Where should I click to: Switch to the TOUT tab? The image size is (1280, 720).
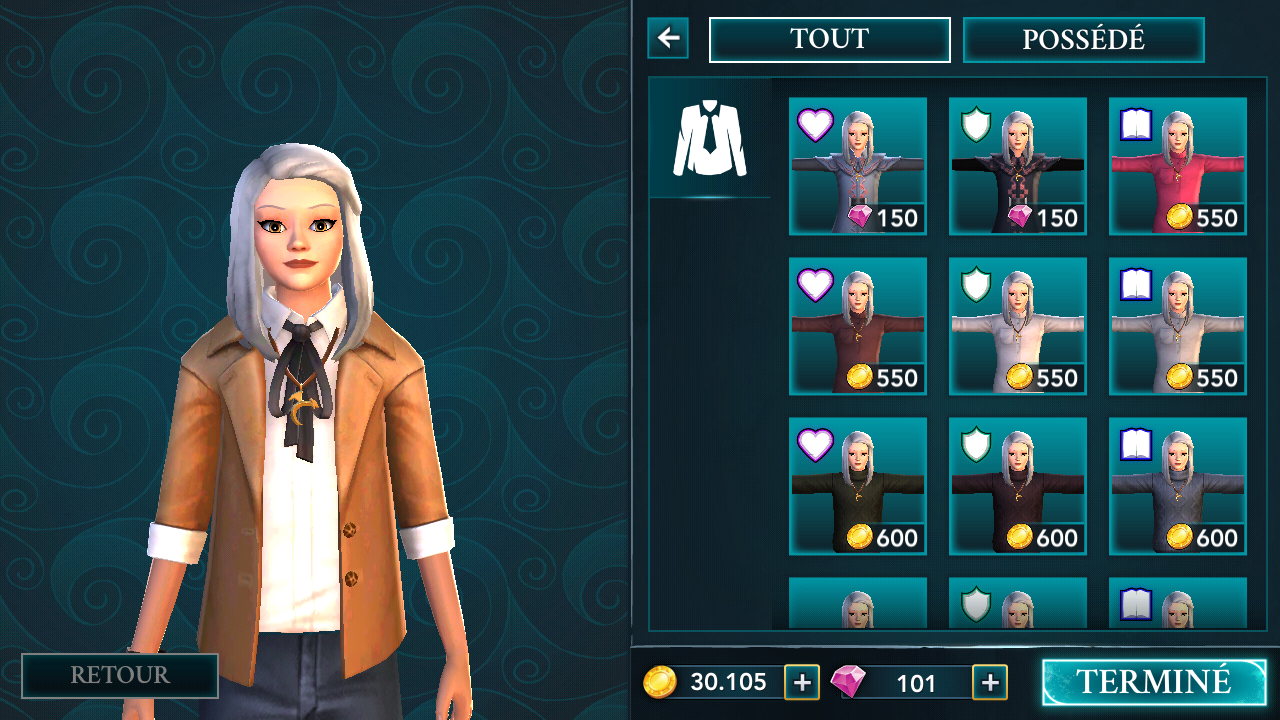click(x=829, y=40)
